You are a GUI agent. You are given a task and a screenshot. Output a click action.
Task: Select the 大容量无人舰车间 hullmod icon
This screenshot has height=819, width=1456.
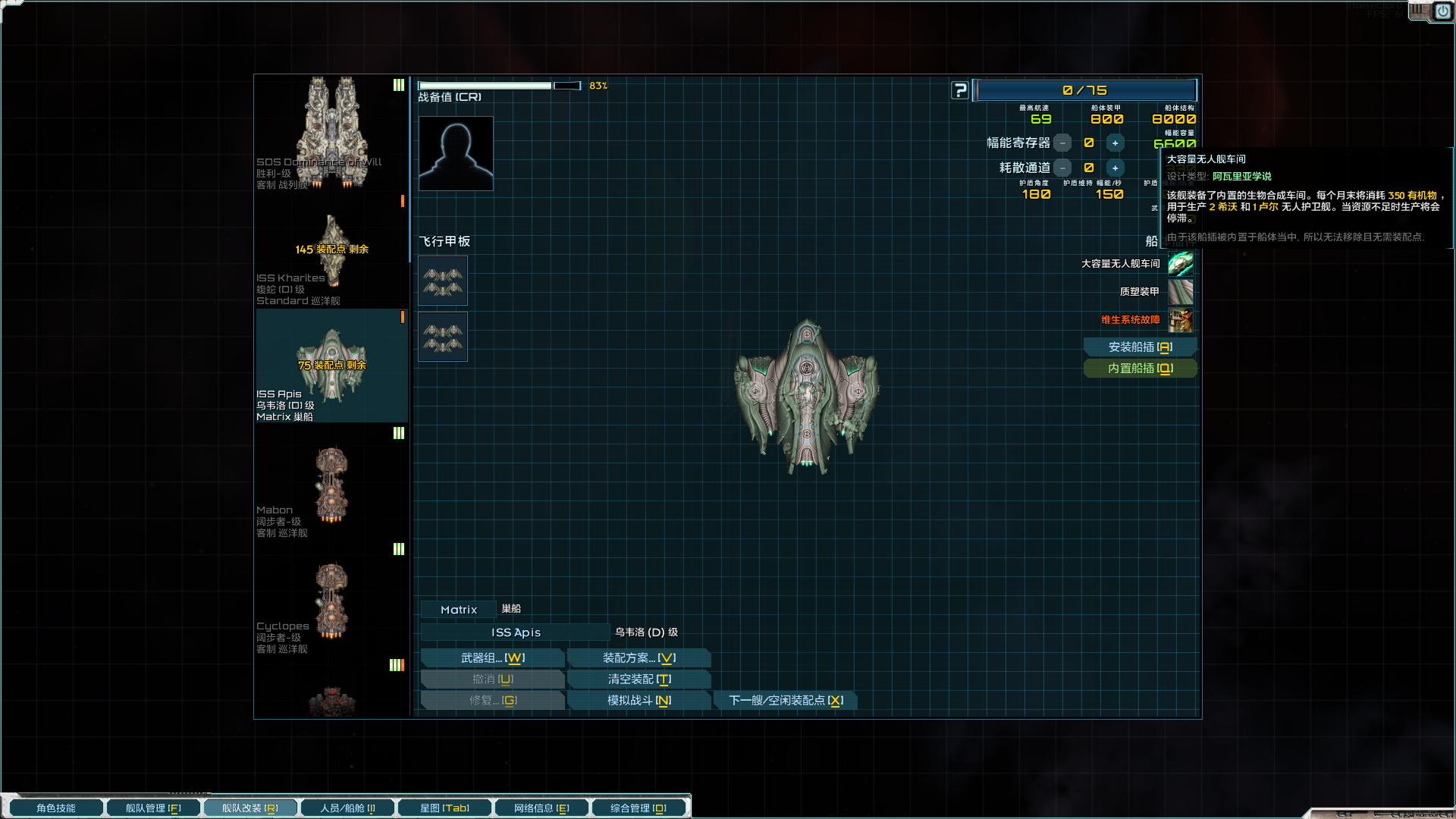[x=1180, y=264]
